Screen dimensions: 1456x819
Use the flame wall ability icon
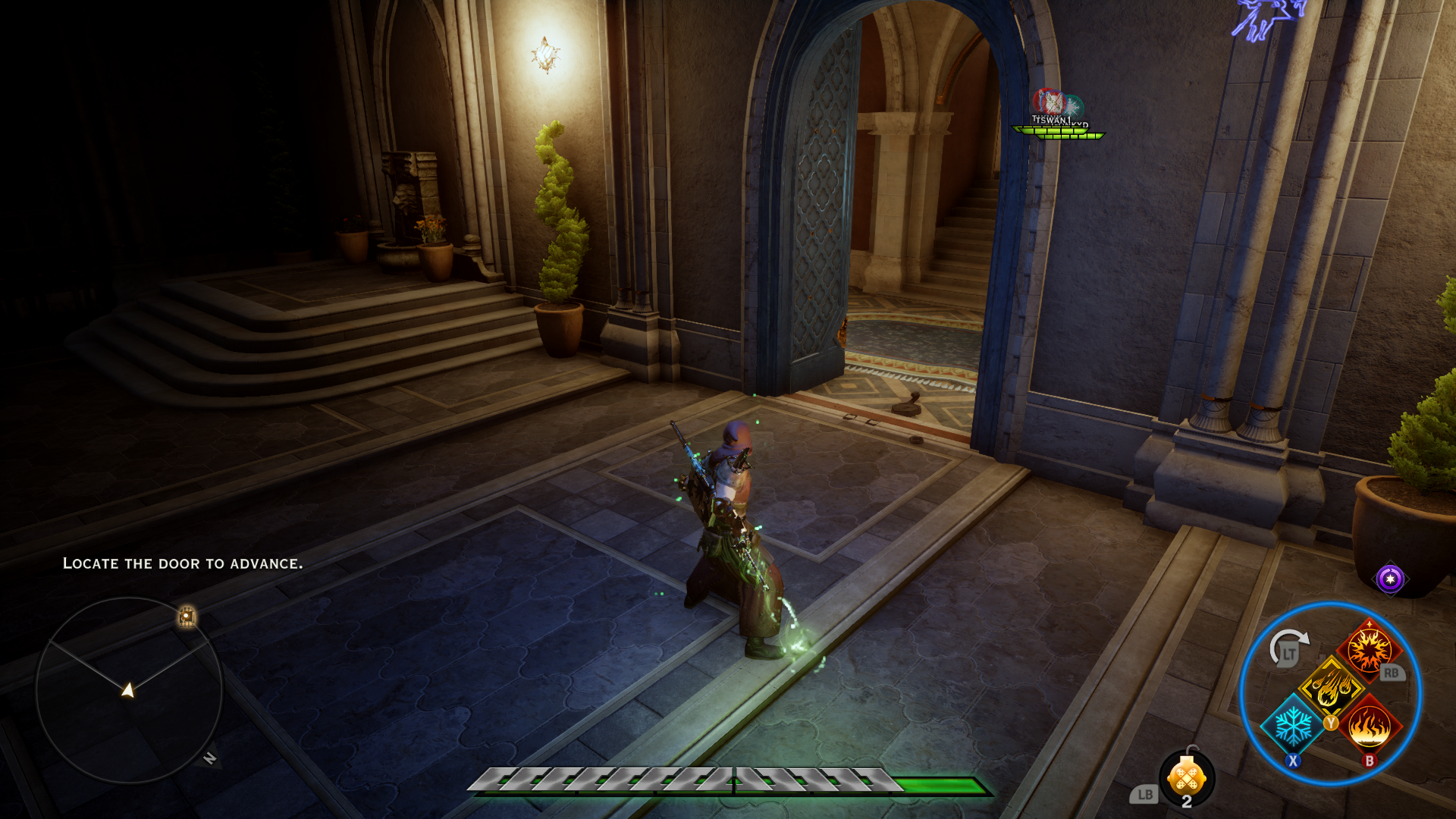click(1370, 726)
